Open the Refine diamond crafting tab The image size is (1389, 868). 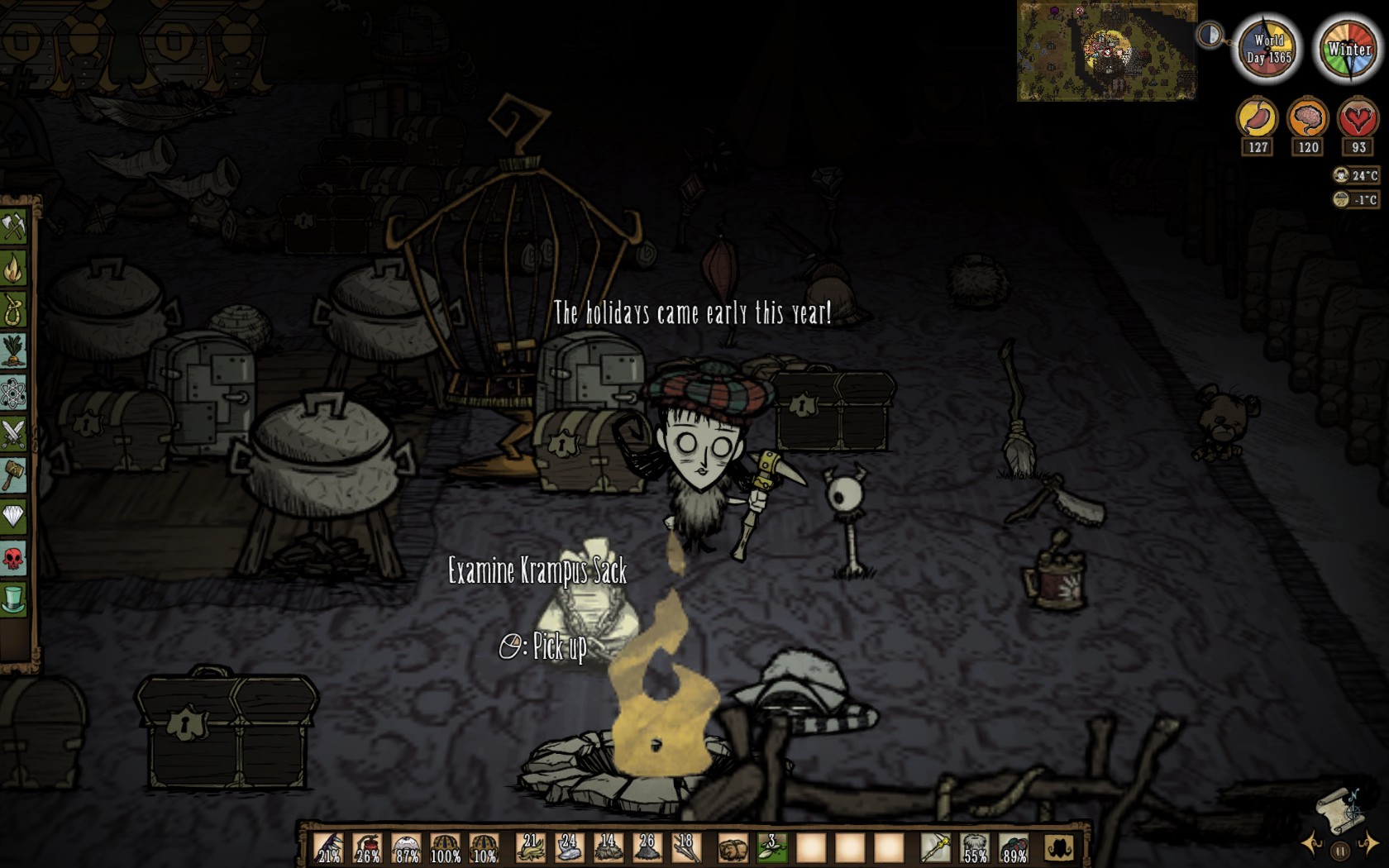tap(14, 517)
